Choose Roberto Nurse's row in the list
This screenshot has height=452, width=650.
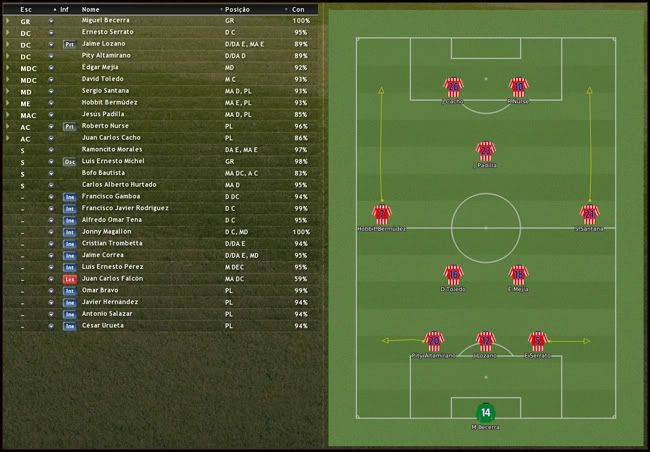pyautogui.click(x=107, y=127)
